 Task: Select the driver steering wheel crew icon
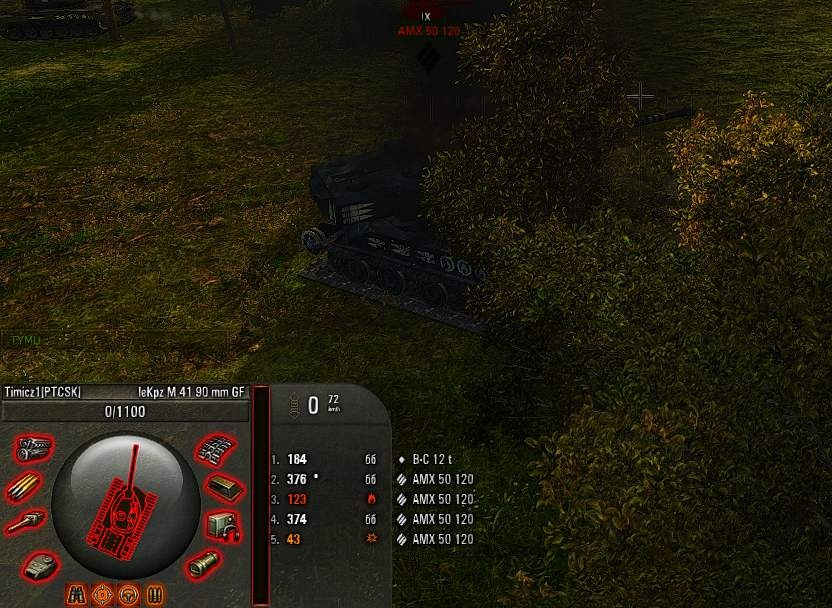128,595
